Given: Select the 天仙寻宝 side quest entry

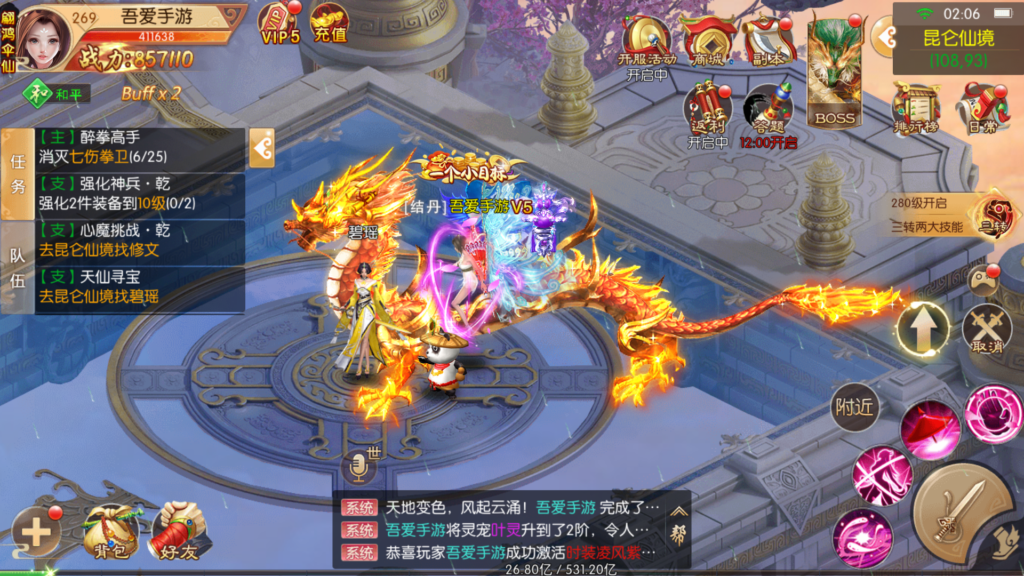Looking at the screenshot, I should coord(140,287).
